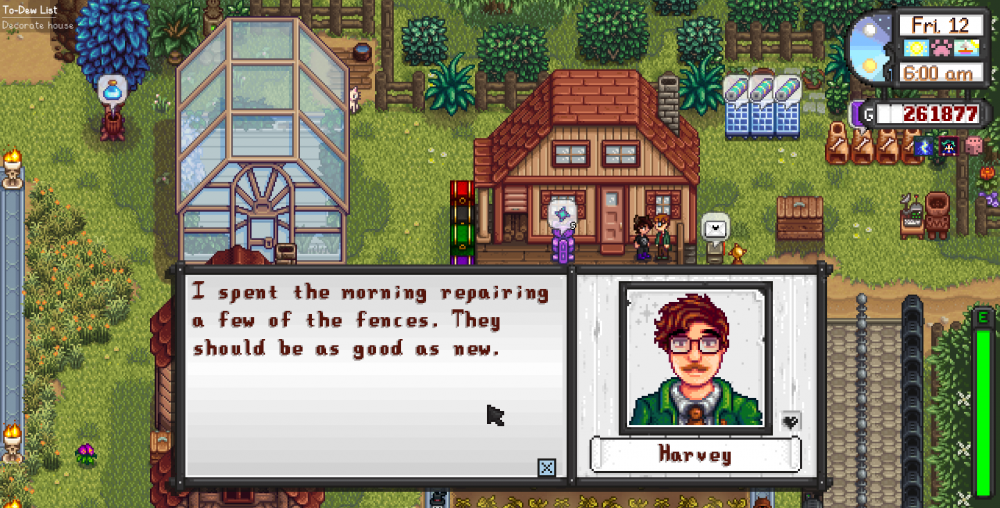This screenshot has height=508, width=1000.
Task: Click the sunny weather icon
Action: (915, 48)
